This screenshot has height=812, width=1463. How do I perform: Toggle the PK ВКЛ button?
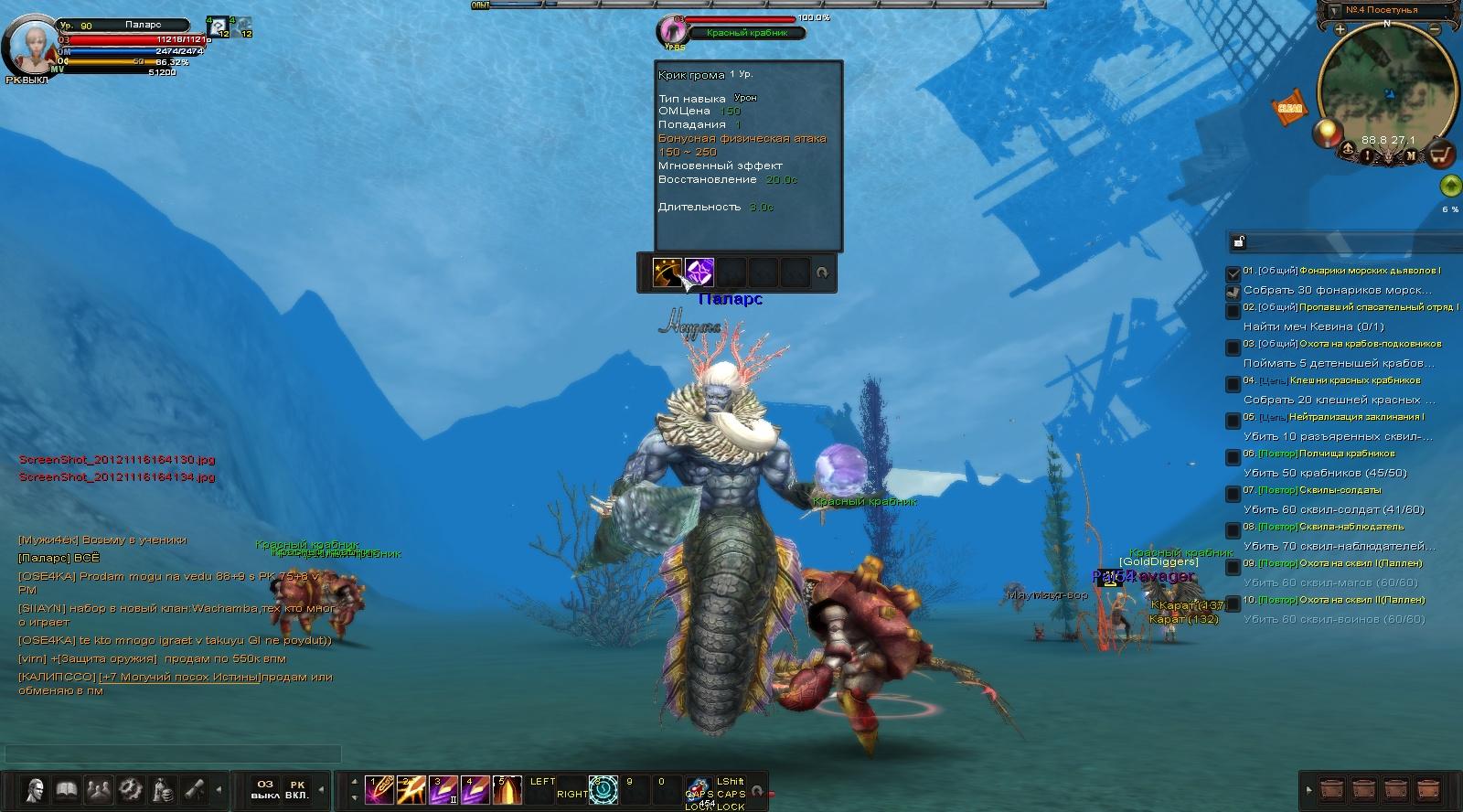pos(297,789)
